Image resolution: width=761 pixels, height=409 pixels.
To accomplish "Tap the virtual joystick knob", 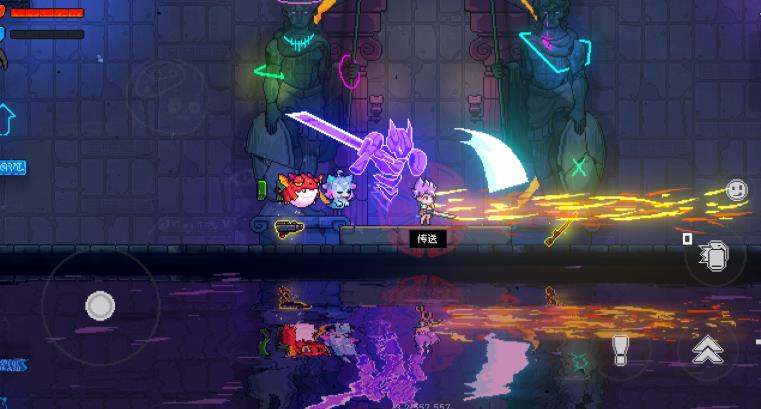I will coord(100,306).
